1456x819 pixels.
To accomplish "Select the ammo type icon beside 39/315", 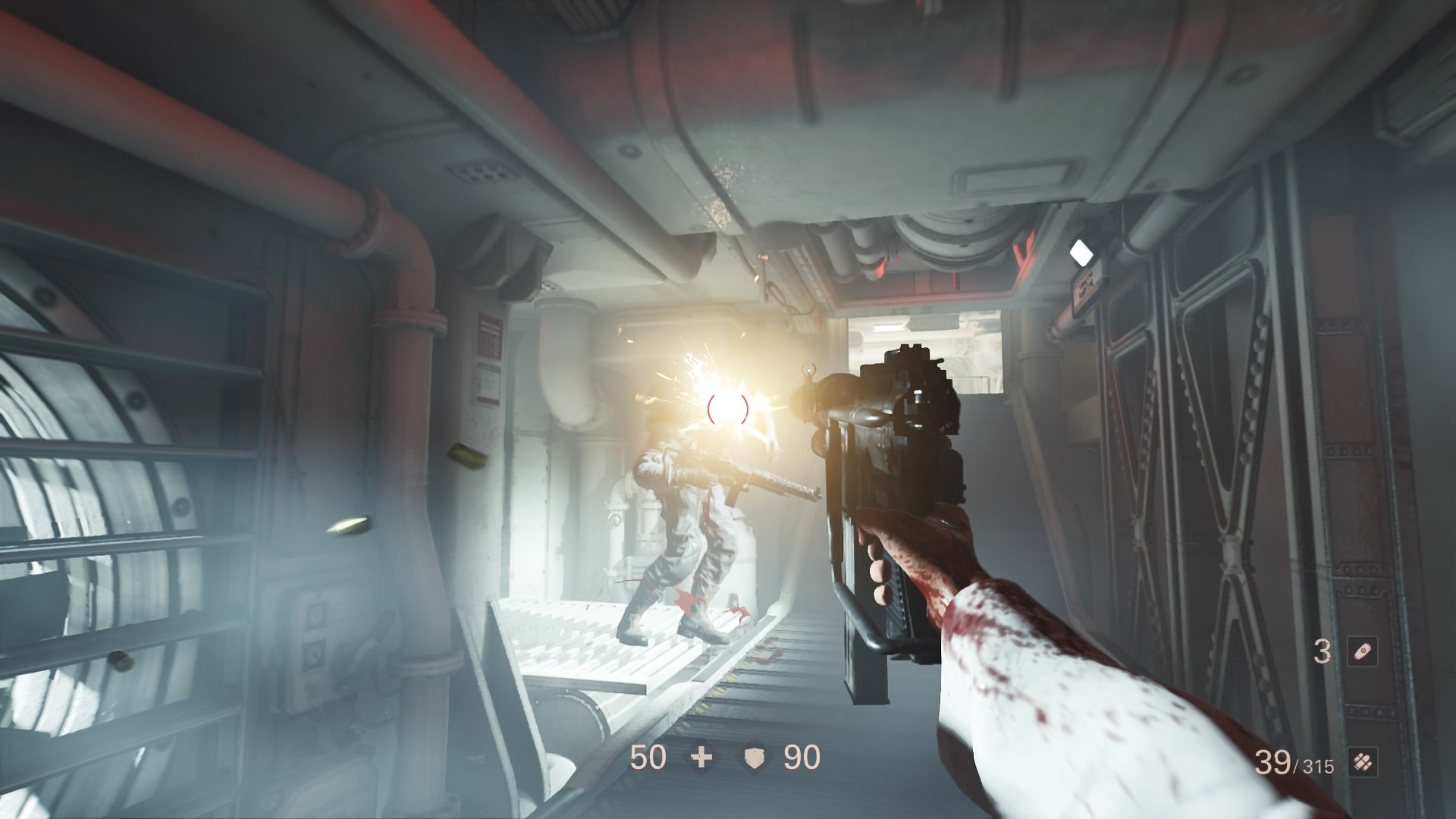I will point(1362,764).
